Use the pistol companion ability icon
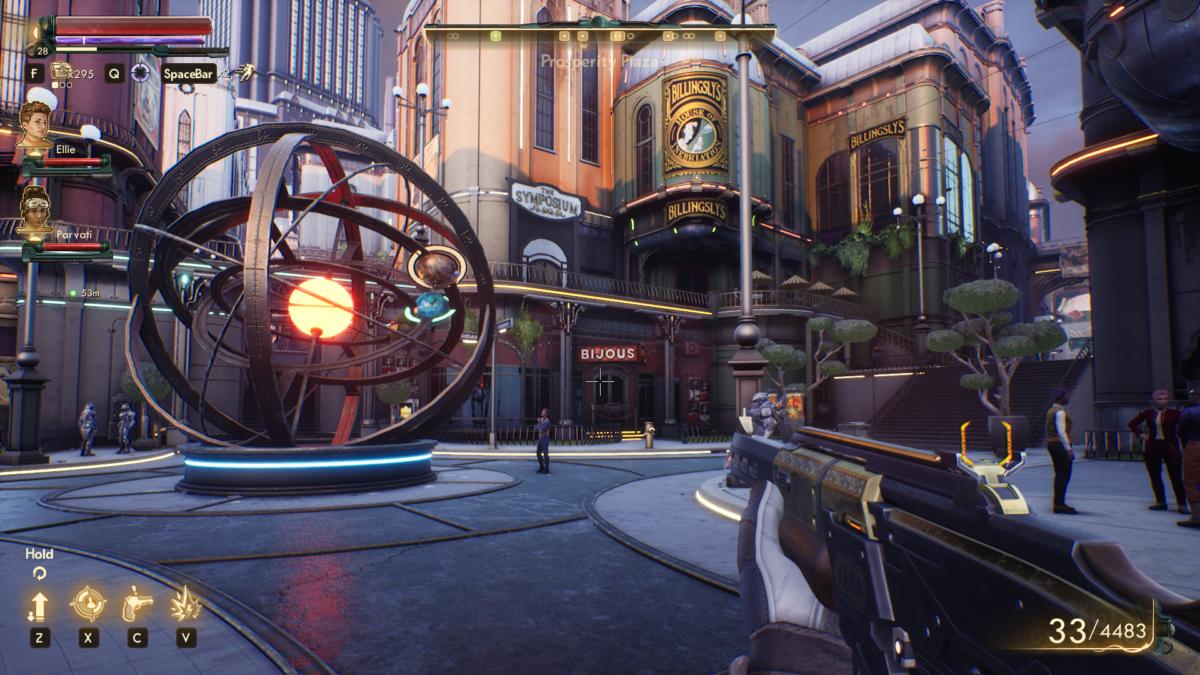Image resolution: width=1200 pixels, height=675 pixels. [137, 604]
